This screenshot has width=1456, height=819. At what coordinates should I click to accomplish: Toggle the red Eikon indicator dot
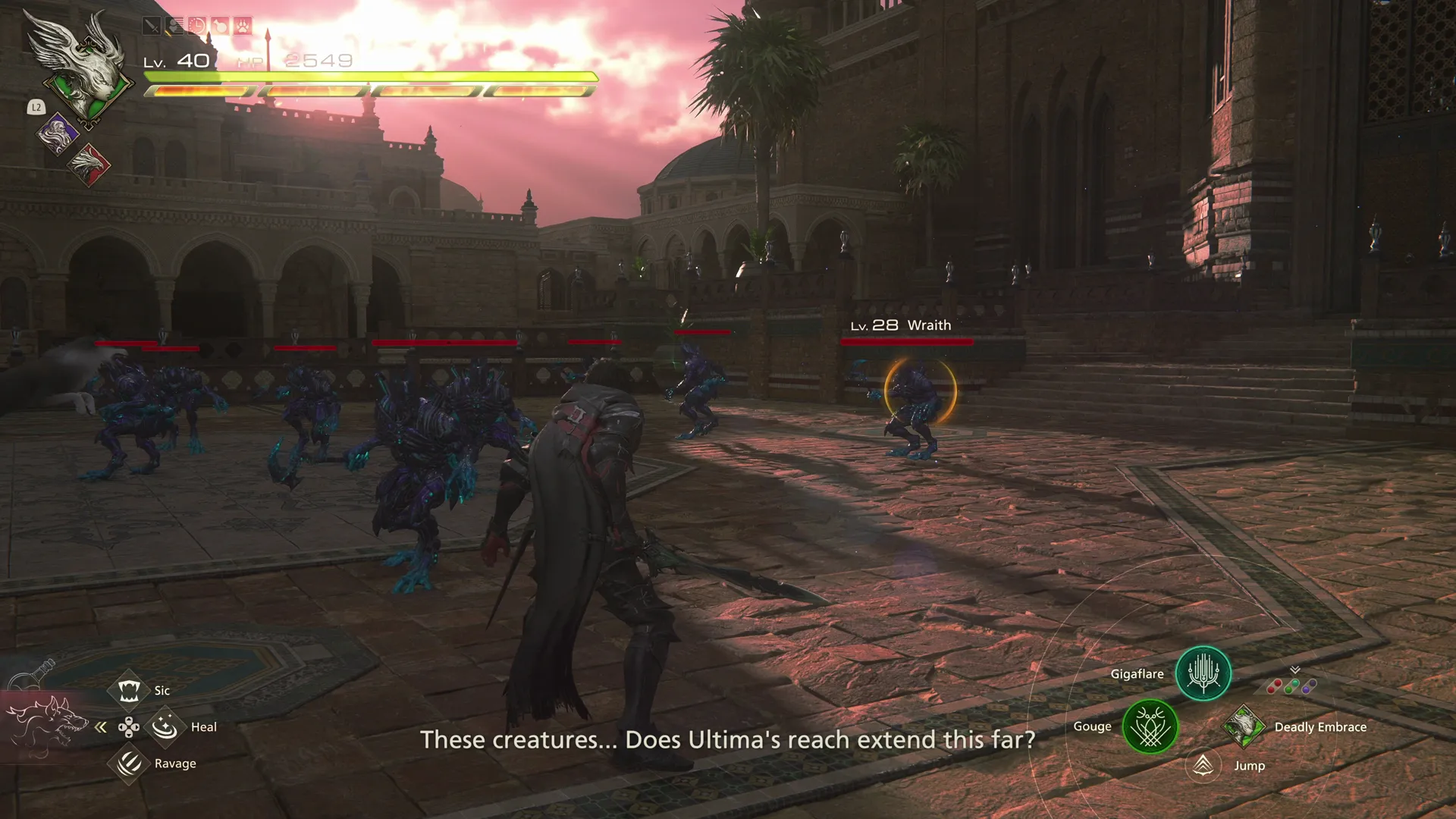pos(1275,686)
